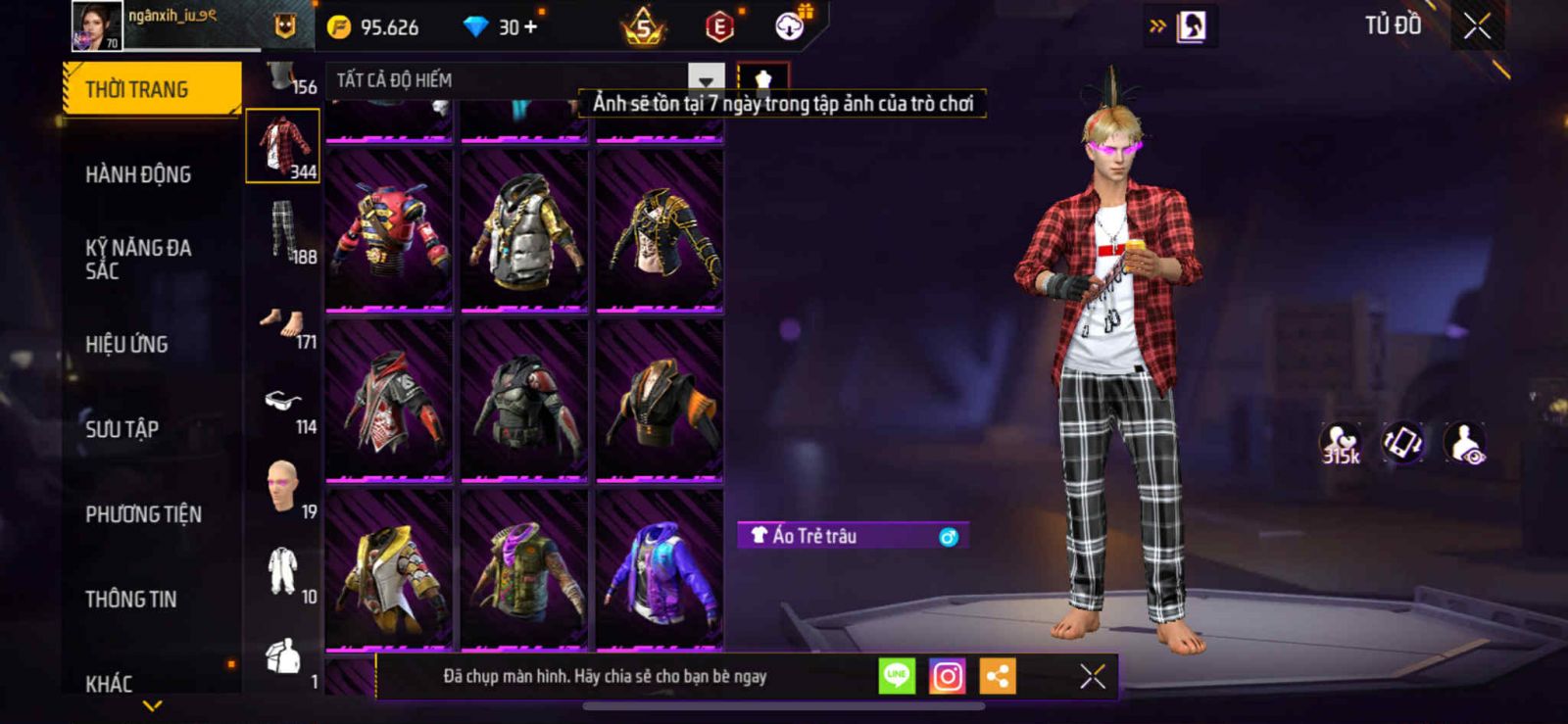1568x724 pixels.
Task: Open the shoes subcategory showing bare feet
Action: (282, 322)
